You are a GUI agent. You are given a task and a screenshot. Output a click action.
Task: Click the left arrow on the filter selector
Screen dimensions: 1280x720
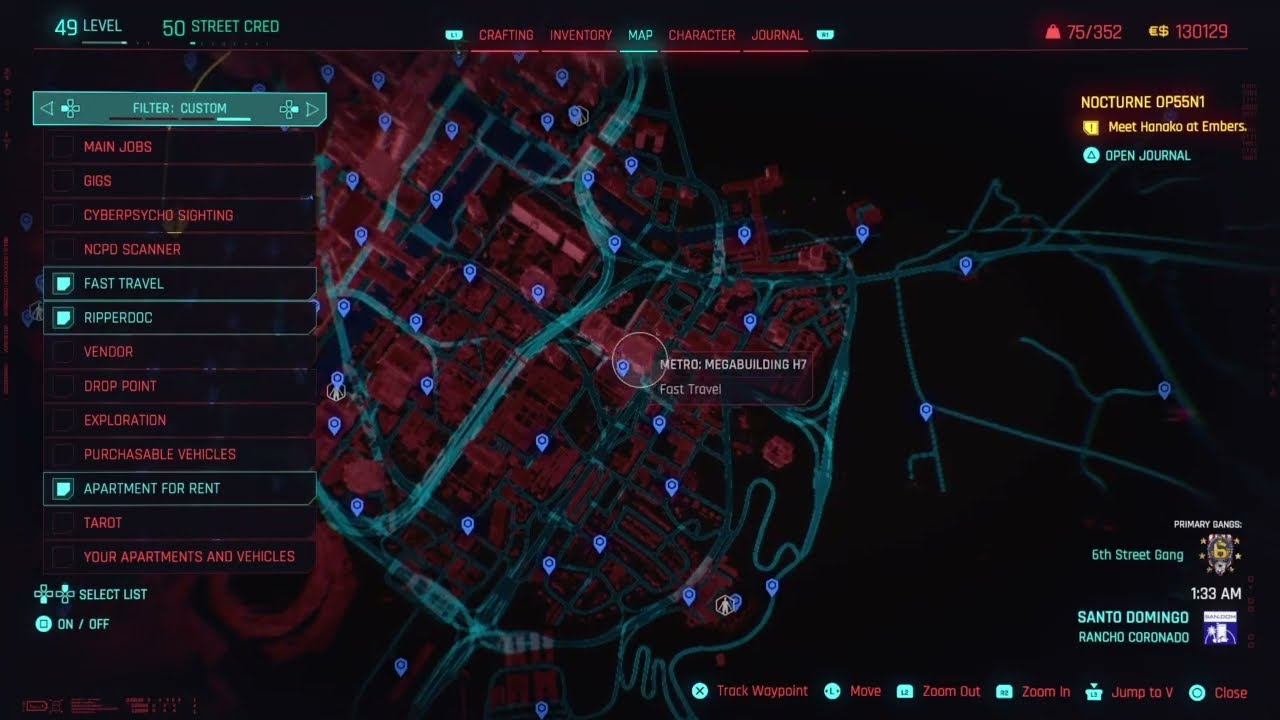pyautogui.click(x=46, y=108)
